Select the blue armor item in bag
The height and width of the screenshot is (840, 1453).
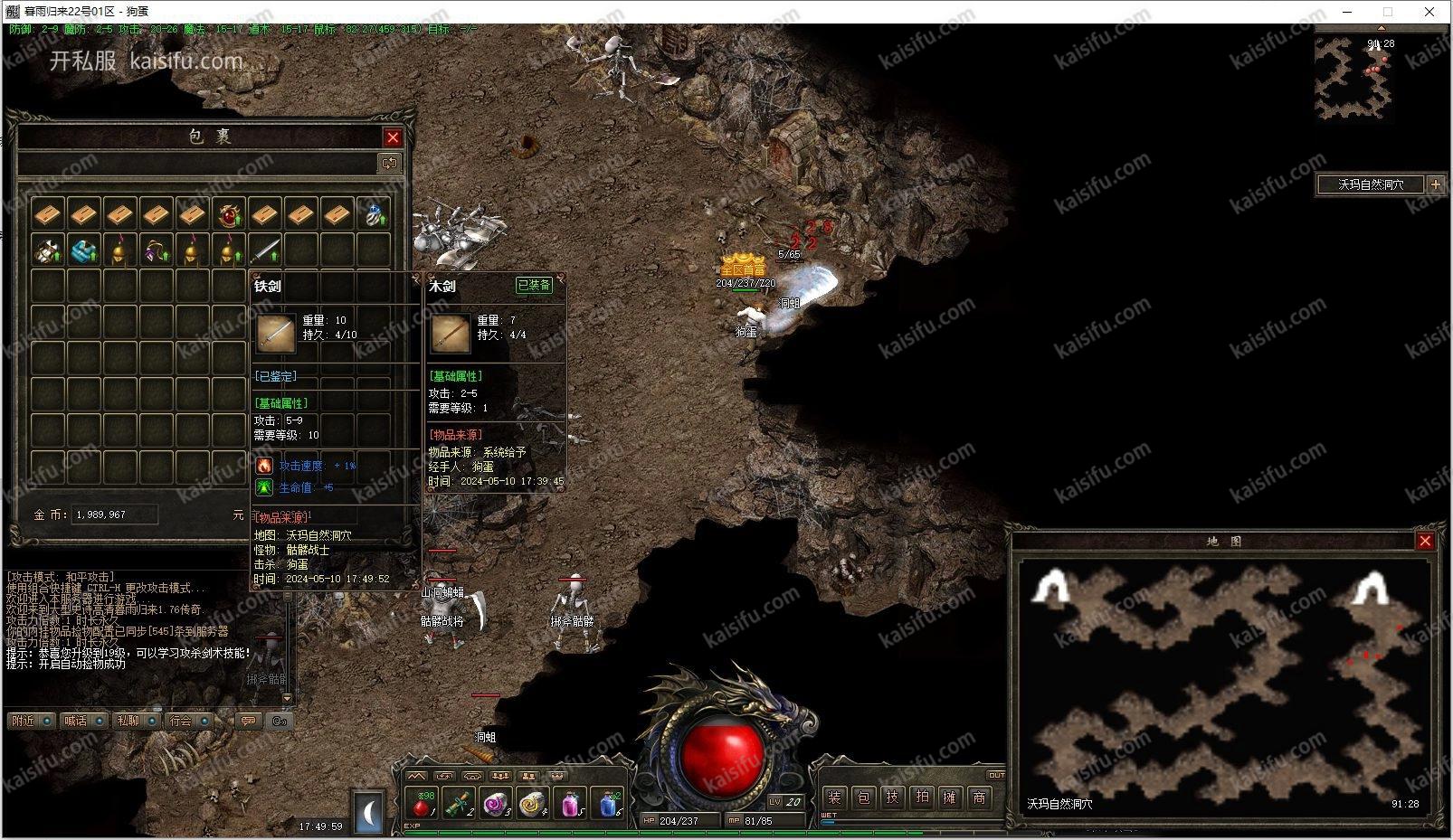coord(84,250)
